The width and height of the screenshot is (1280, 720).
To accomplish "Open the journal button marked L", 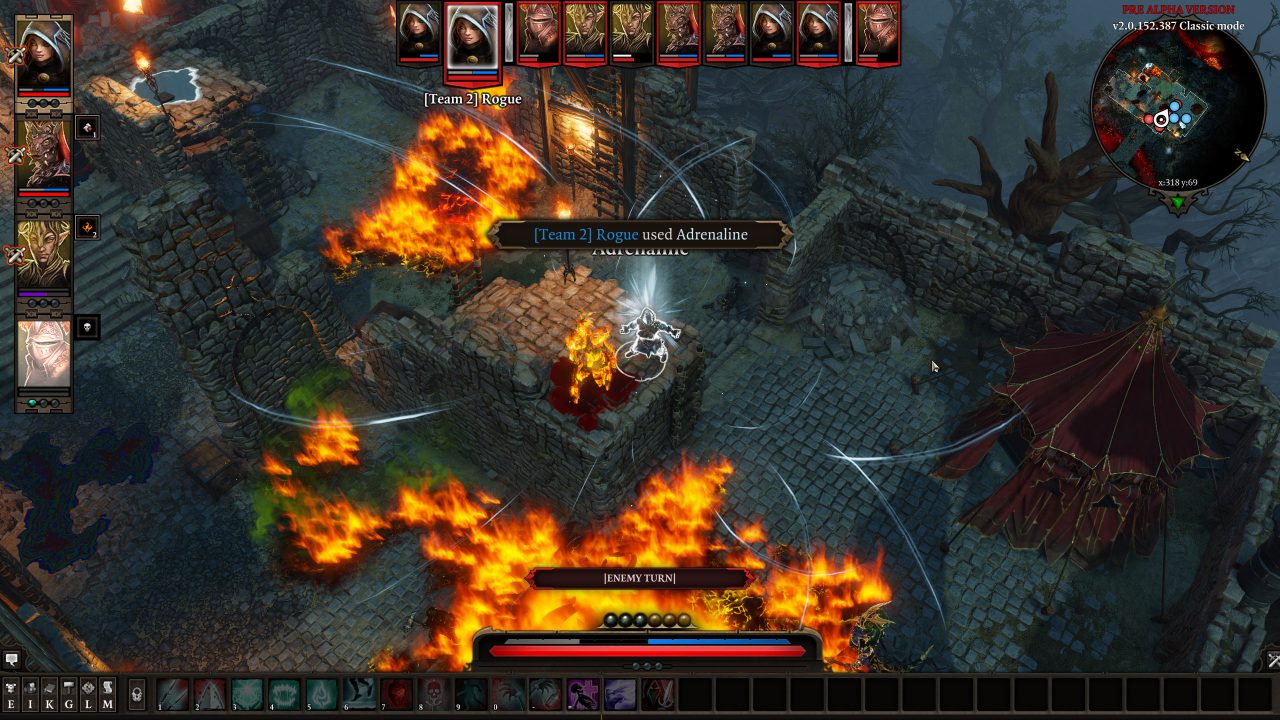I will 88,691.
